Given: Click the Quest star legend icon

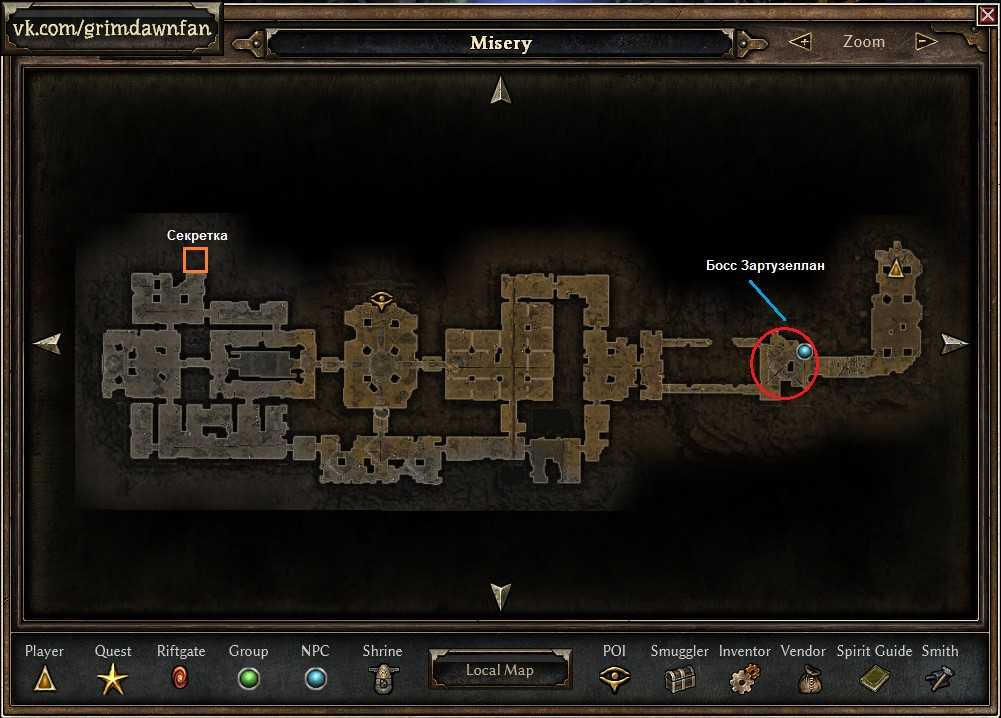Looking at the screenshot, I should pos(113,681).
